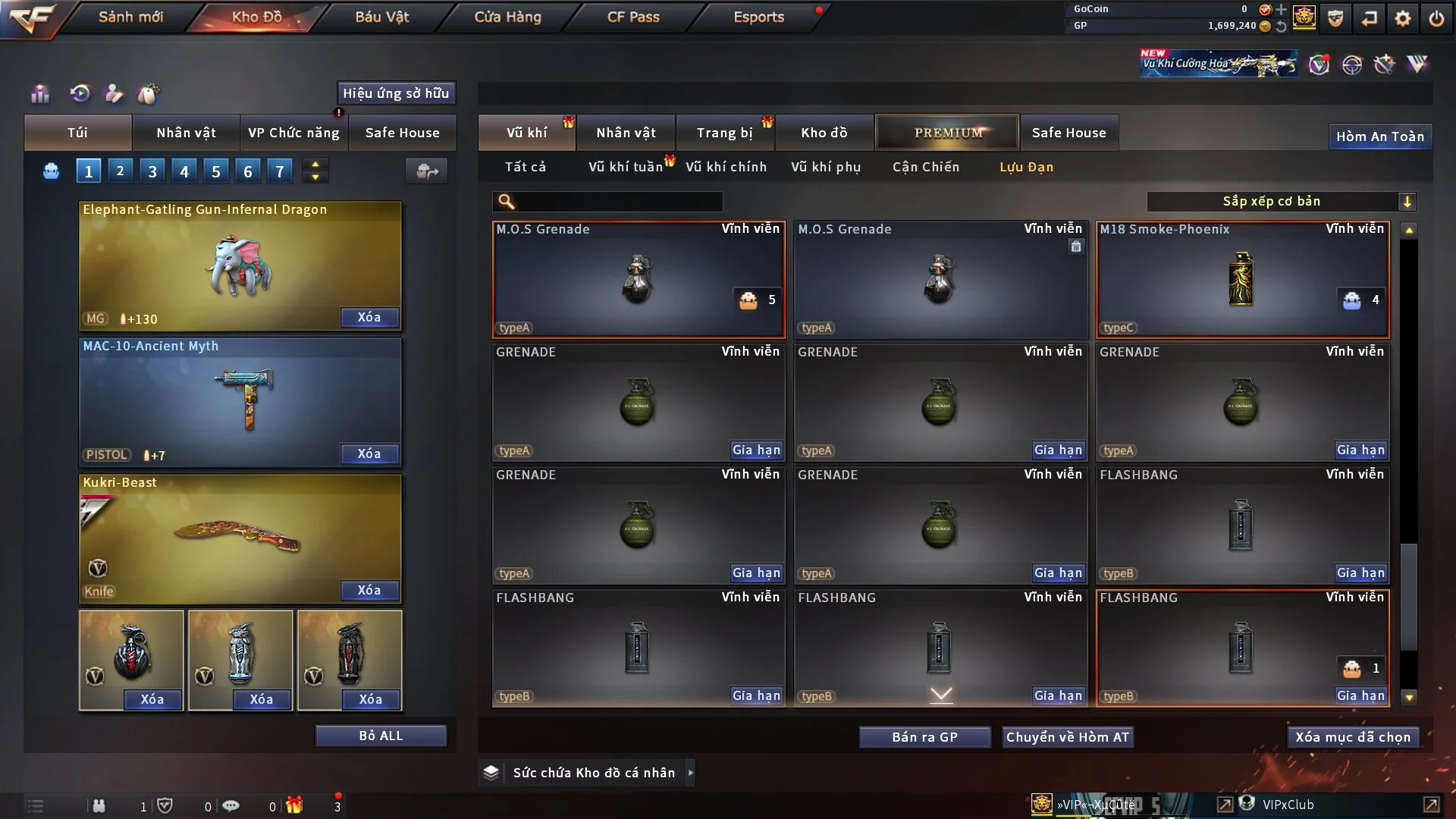The image size is (1456, 819).
Task: Select the PREMIUM inventory tab
Action: 947,133
